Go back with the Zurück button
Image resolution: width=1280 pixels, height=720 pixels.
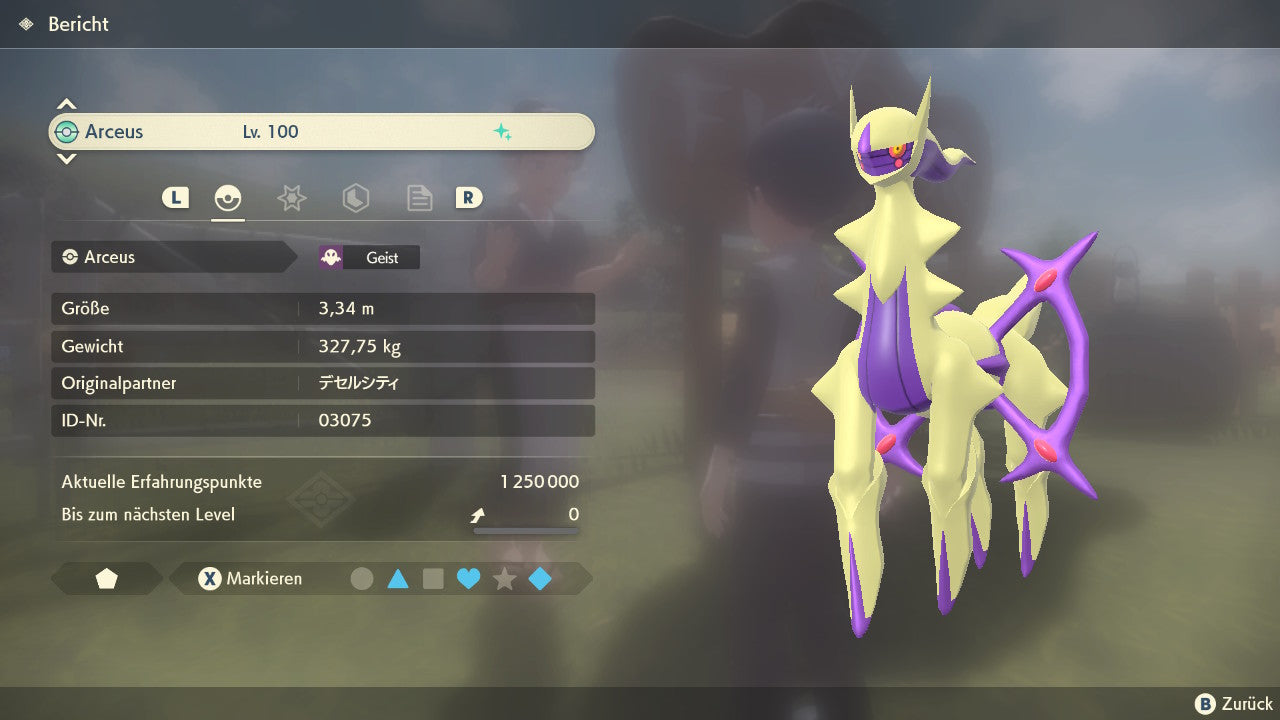pos(1234,704)
